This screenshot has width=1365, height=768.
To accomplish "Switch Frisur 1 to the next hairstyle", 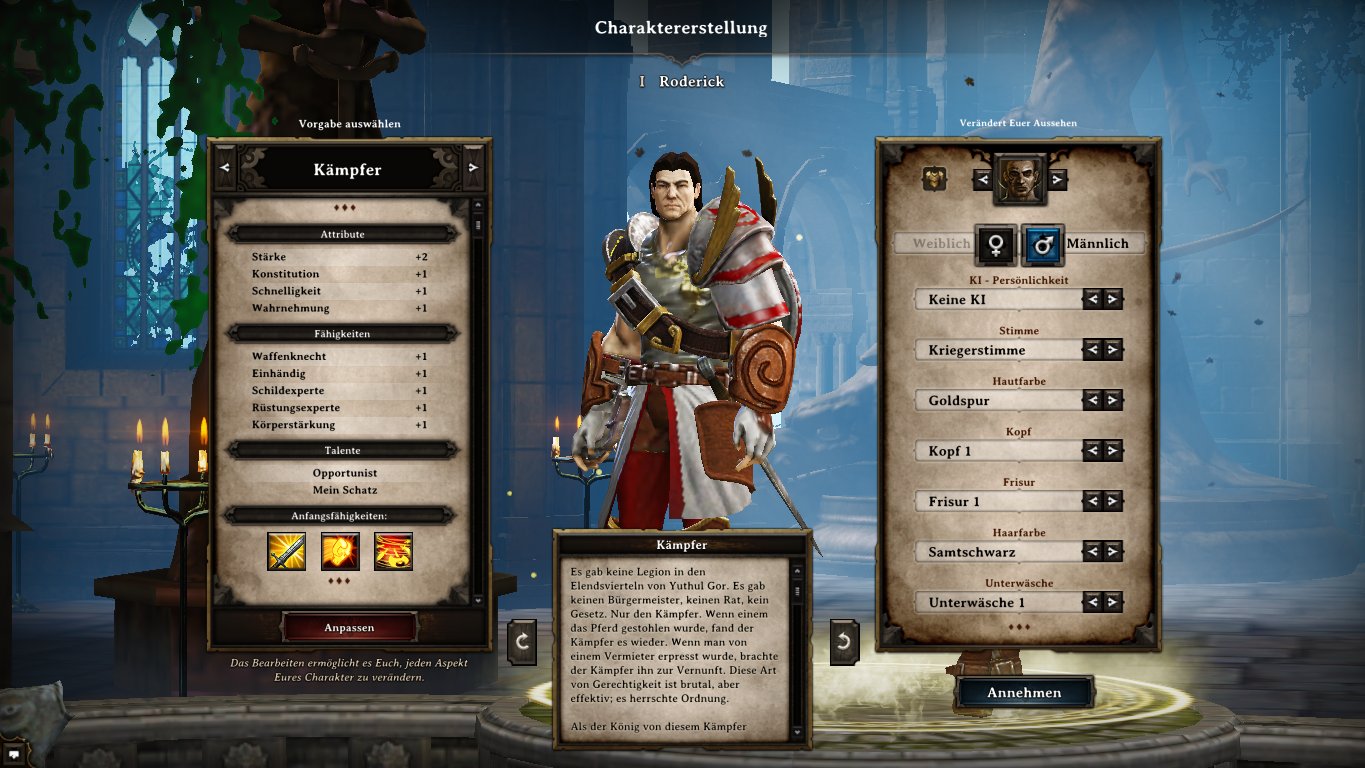I will point(1112,501).
